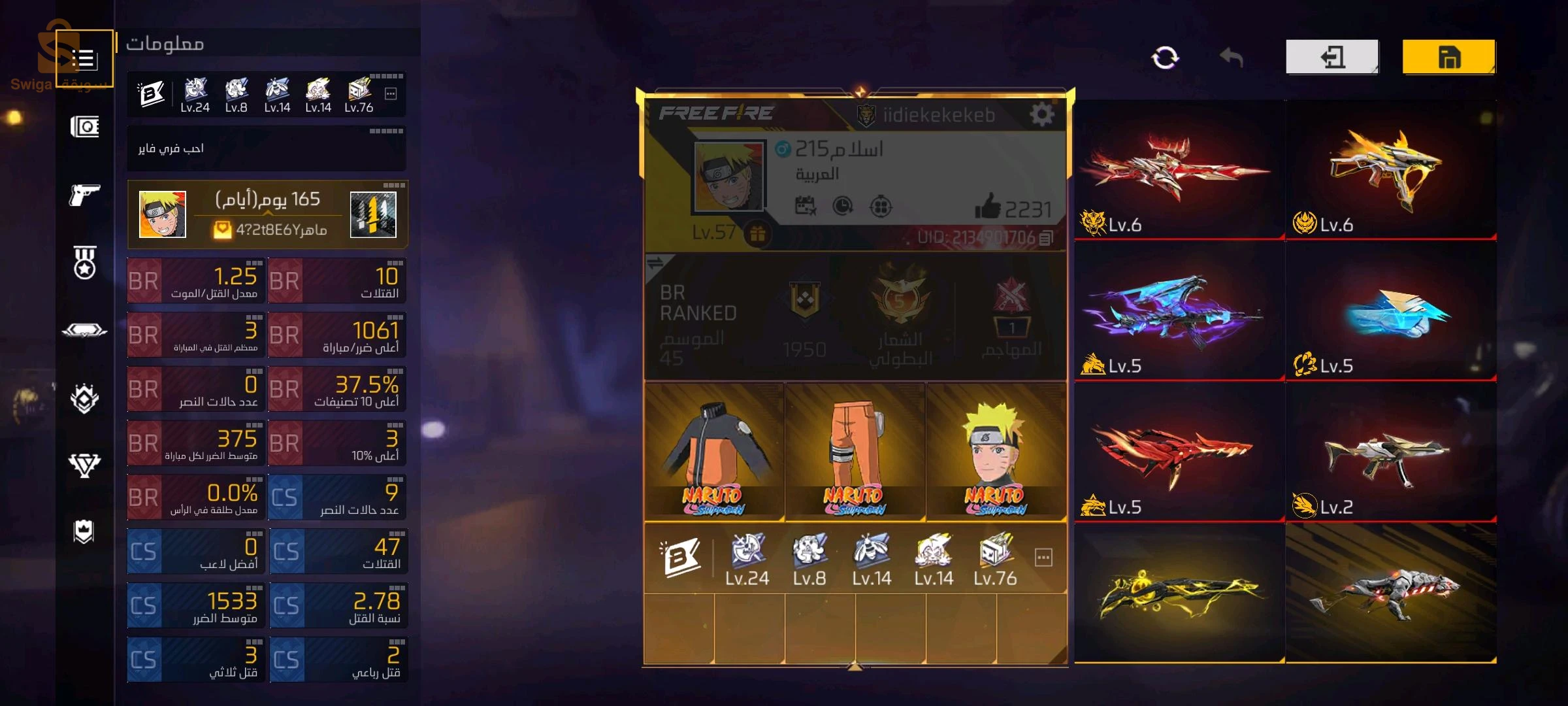This screenshot has height=706, width=1568.
Task: Select the Naruto orange jacket item
Action: 714,452
